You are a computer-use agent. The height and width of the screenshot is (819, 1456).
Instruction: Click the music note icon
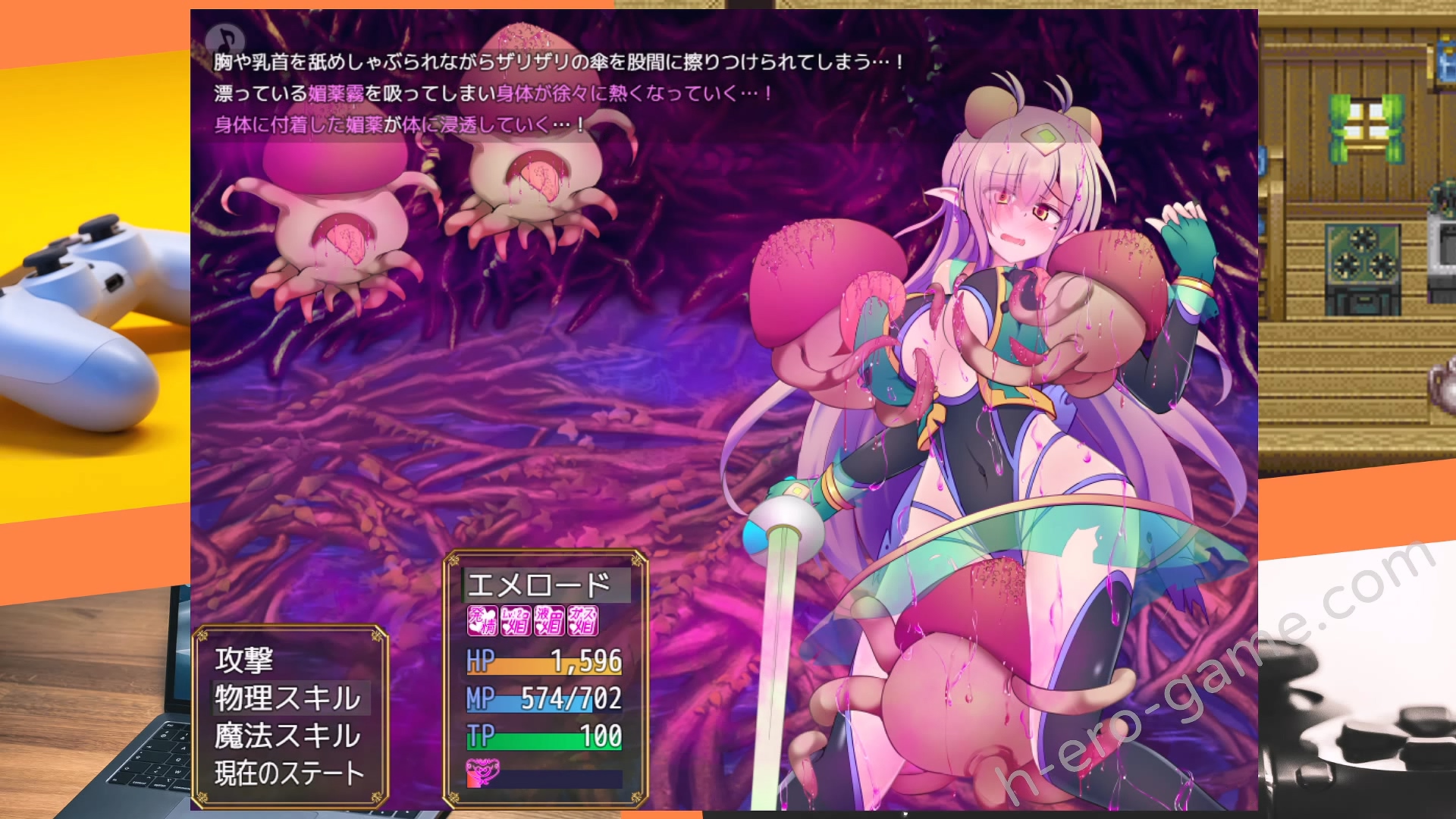click(225, 39)
